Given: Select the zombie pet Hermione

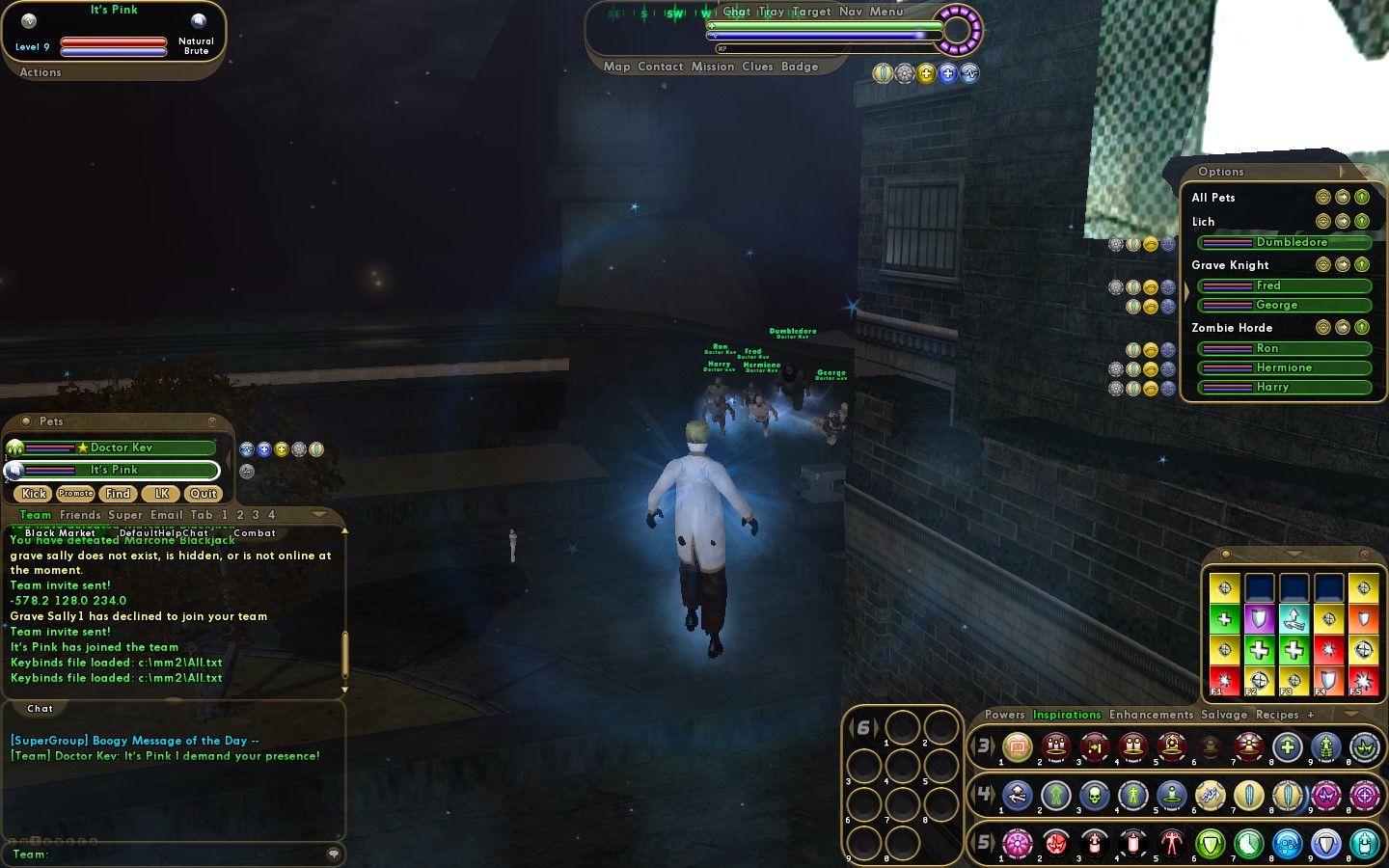Looking at the screenshot, I should [1284, 367].
